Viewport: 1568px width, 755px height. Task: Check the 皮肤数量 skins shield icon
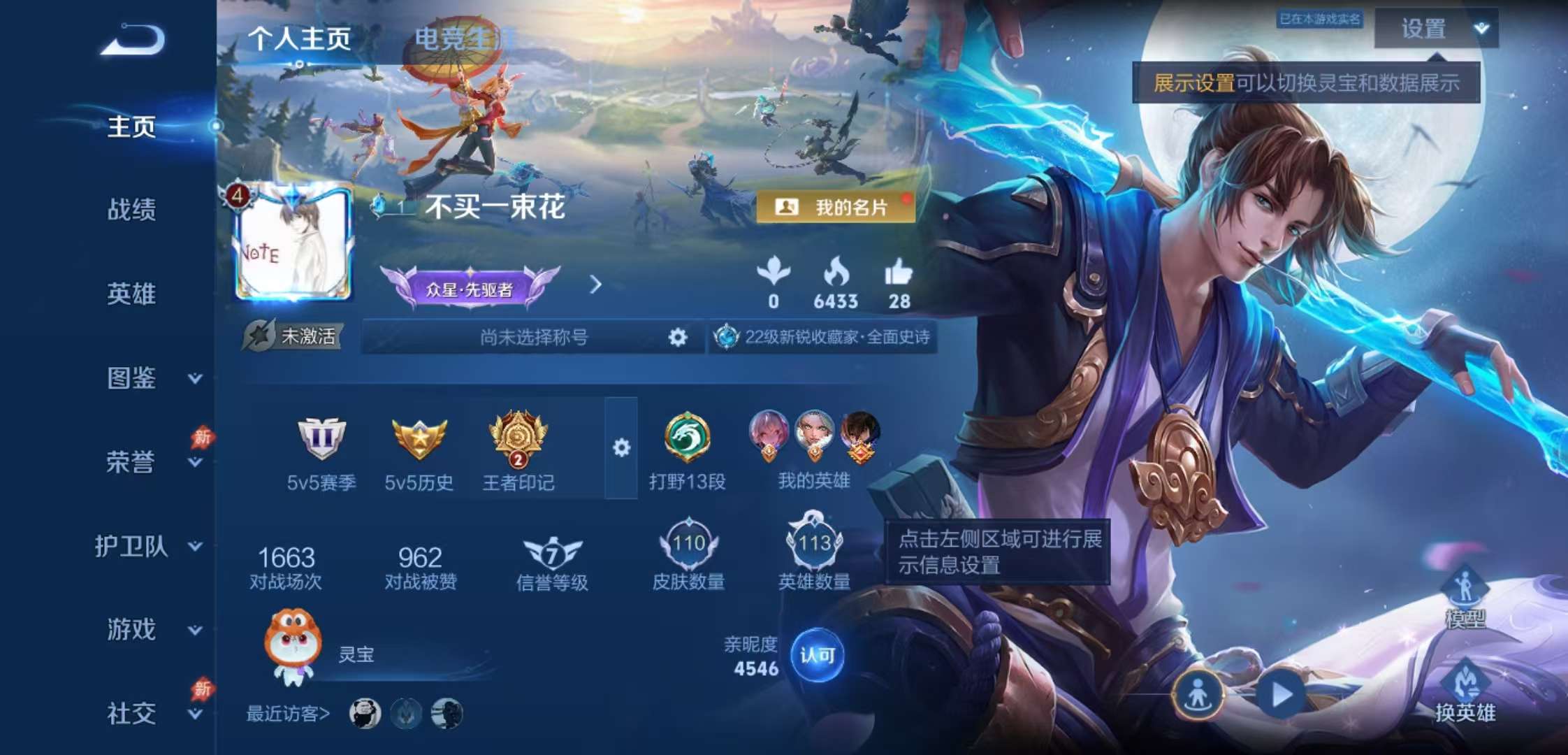coord(688,545)
